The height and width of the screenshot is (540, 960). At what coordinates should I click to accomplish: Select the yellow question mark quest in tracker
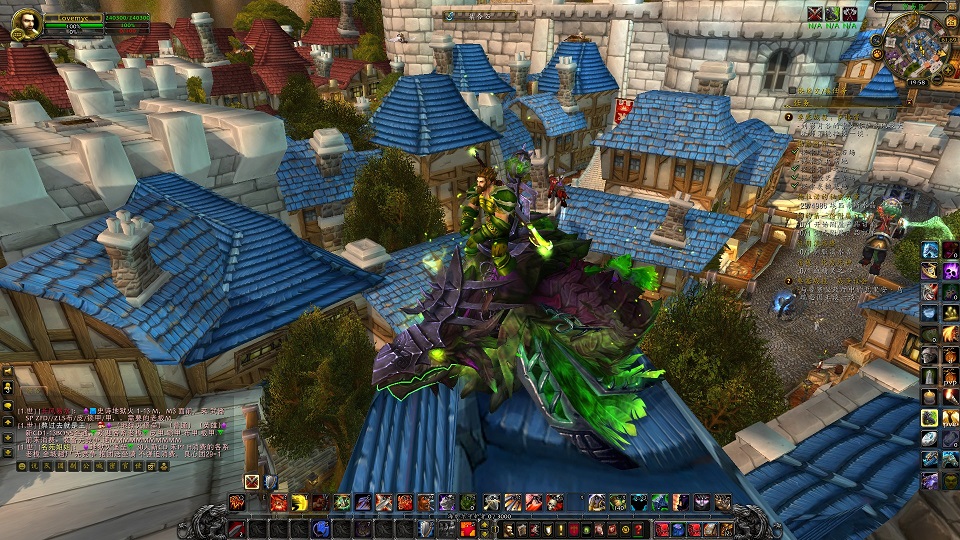[x=789, y=117]
